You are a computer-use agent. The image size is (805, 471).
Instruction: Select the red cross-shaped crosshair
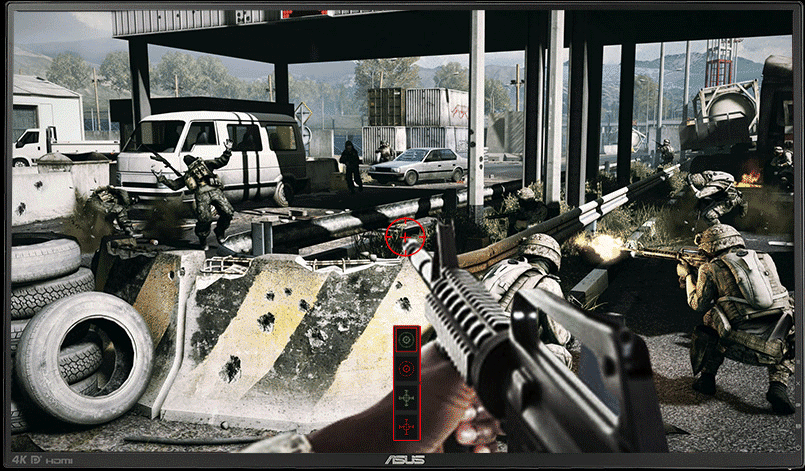pyautogui.click(x=406, y=427)
